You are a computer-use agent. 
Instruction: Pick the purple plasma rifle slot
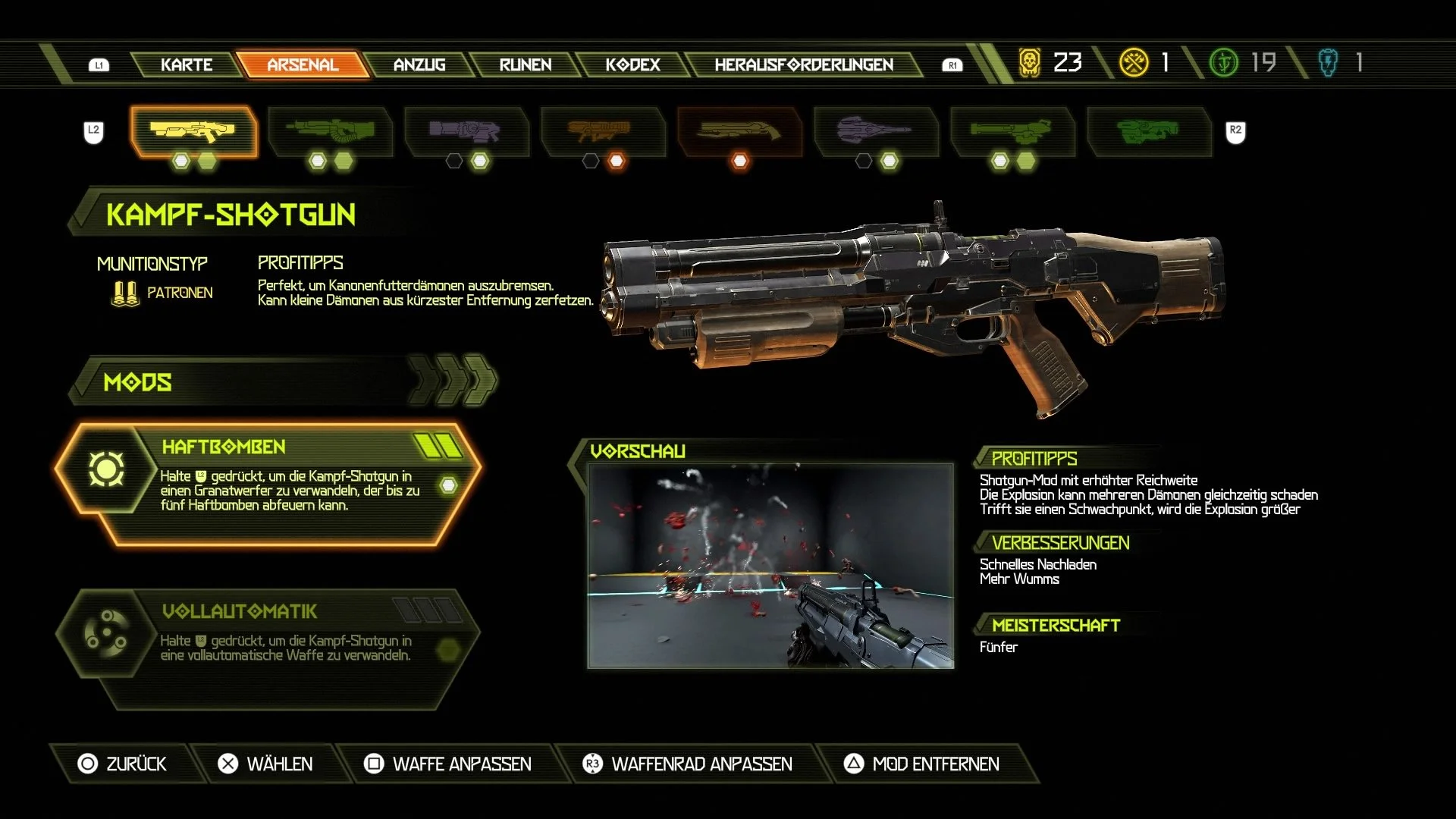[x=466, y=132]
